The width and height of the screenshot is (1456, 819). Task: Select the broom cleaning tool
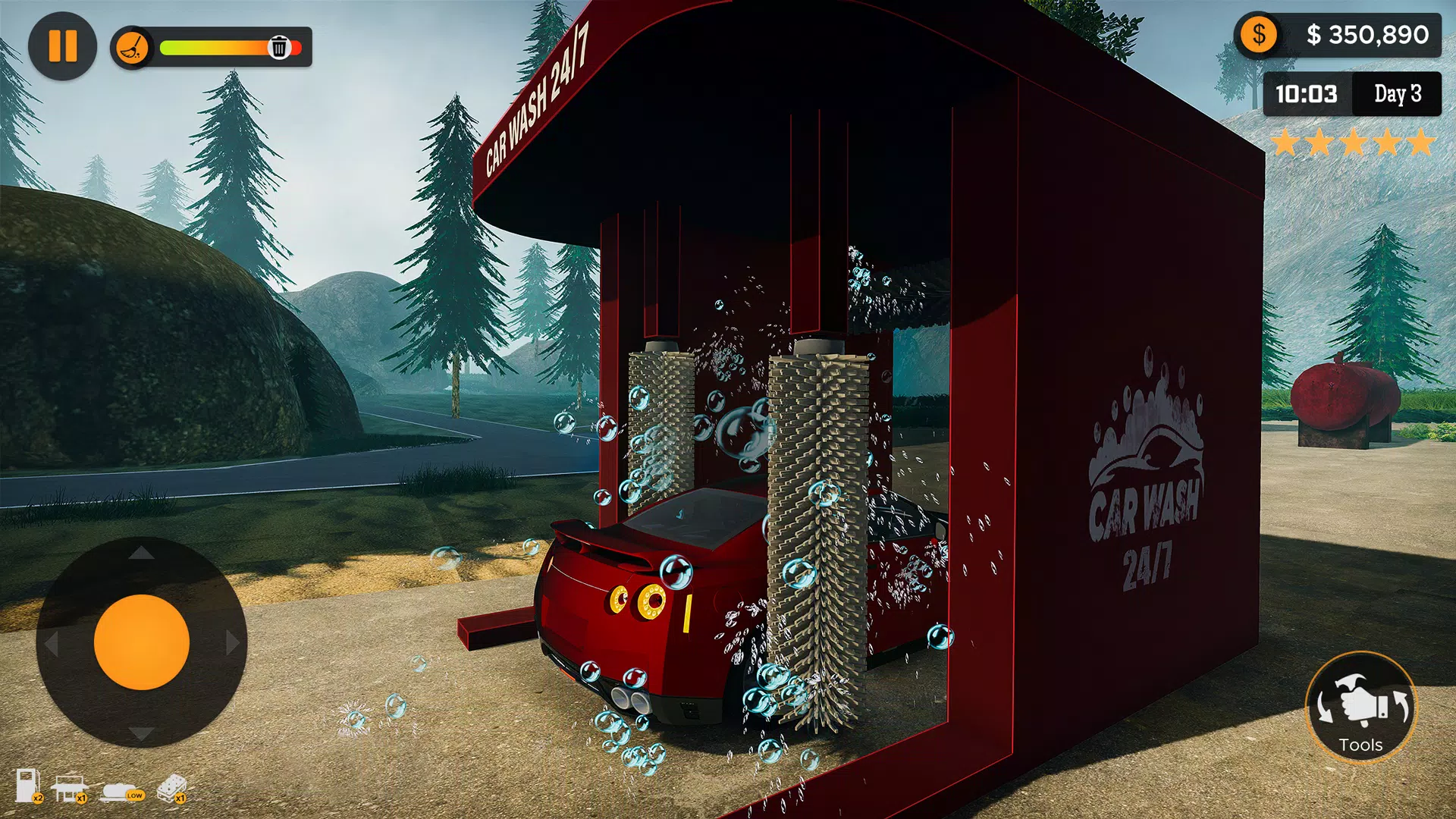132,47
